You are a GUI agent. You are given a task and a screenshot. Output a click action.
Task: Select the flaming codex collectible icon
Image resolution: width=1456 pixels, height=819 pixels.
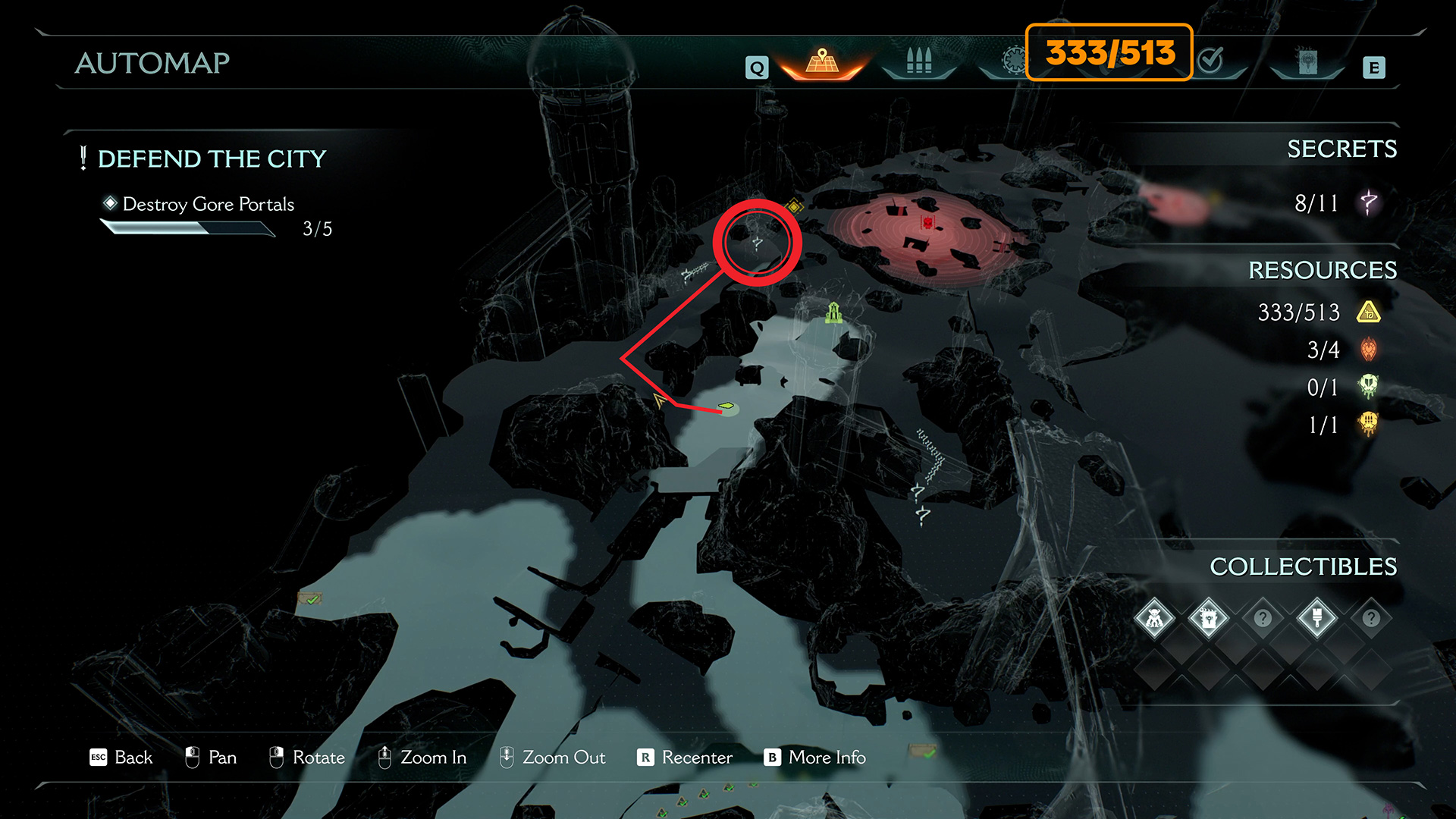(x=1208, y=618)
